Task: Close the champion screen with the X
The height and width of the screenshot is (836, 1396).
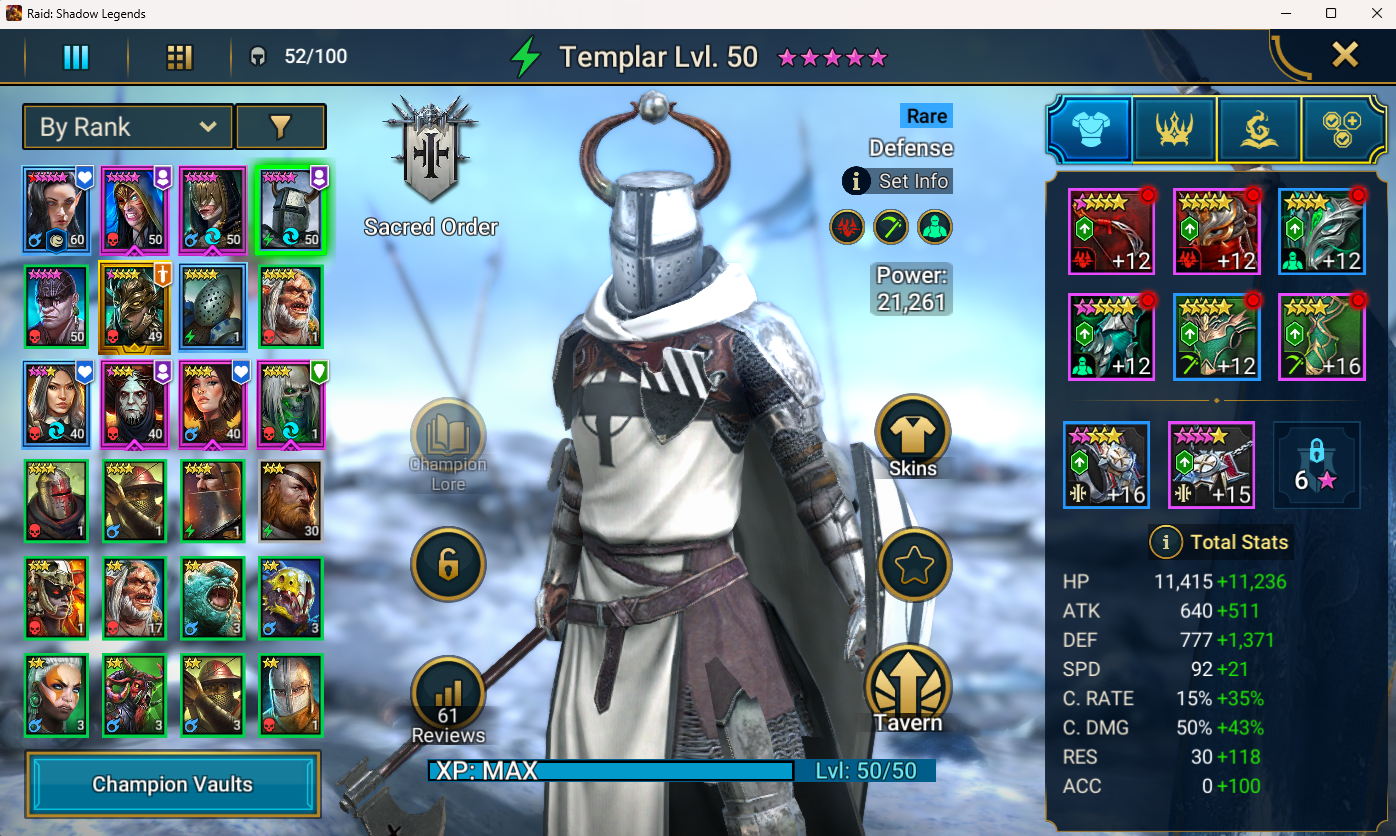Action: (1345, 55)
